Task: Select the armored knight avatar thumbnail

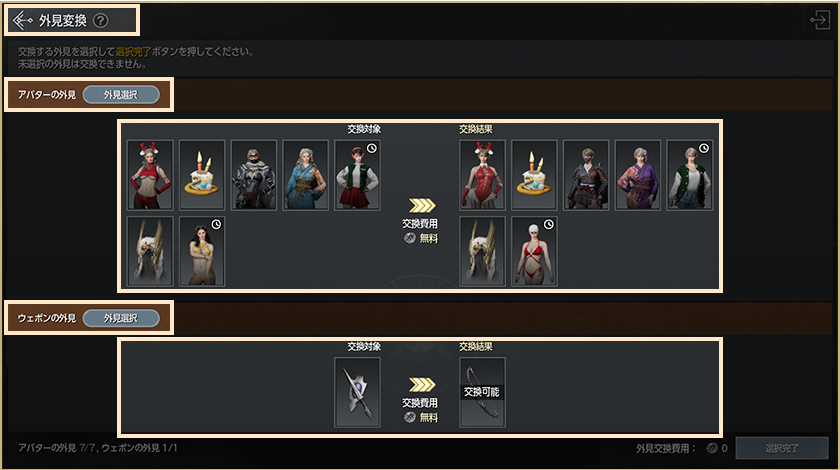Action: coord(254,174)
